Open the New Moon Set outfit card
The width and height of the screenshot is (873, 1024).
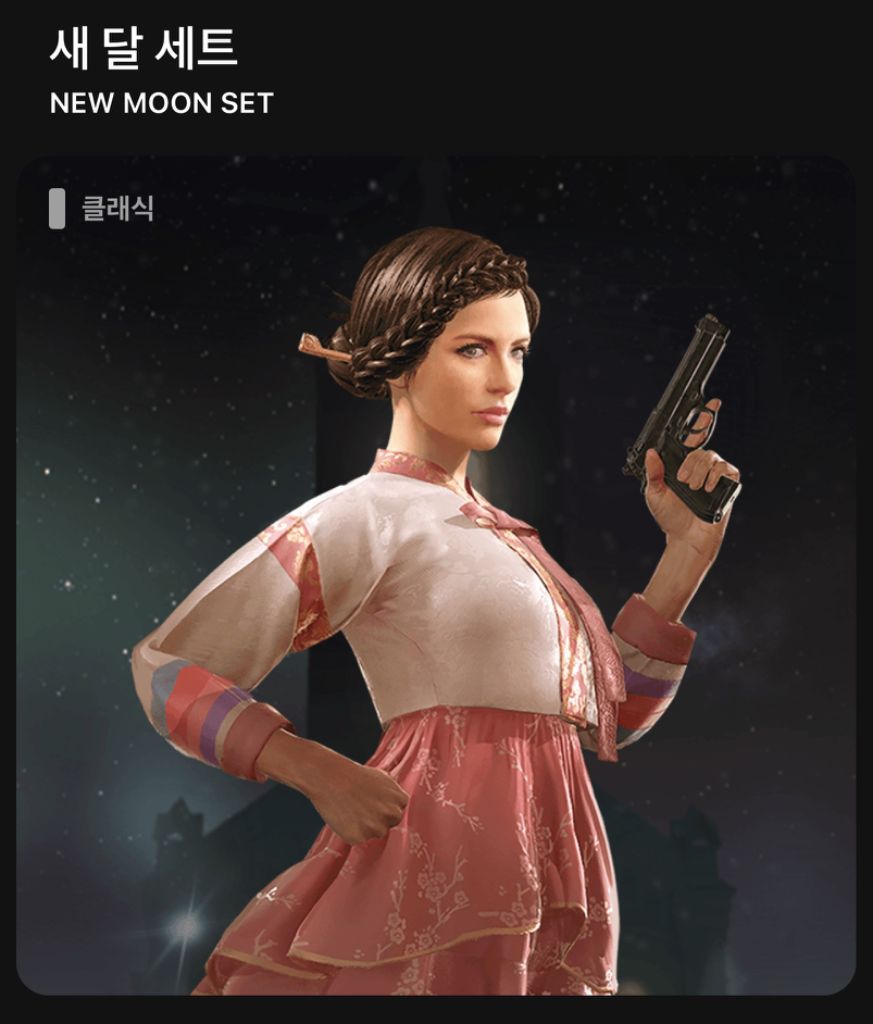pyautogui.click(x=436, y=575)
